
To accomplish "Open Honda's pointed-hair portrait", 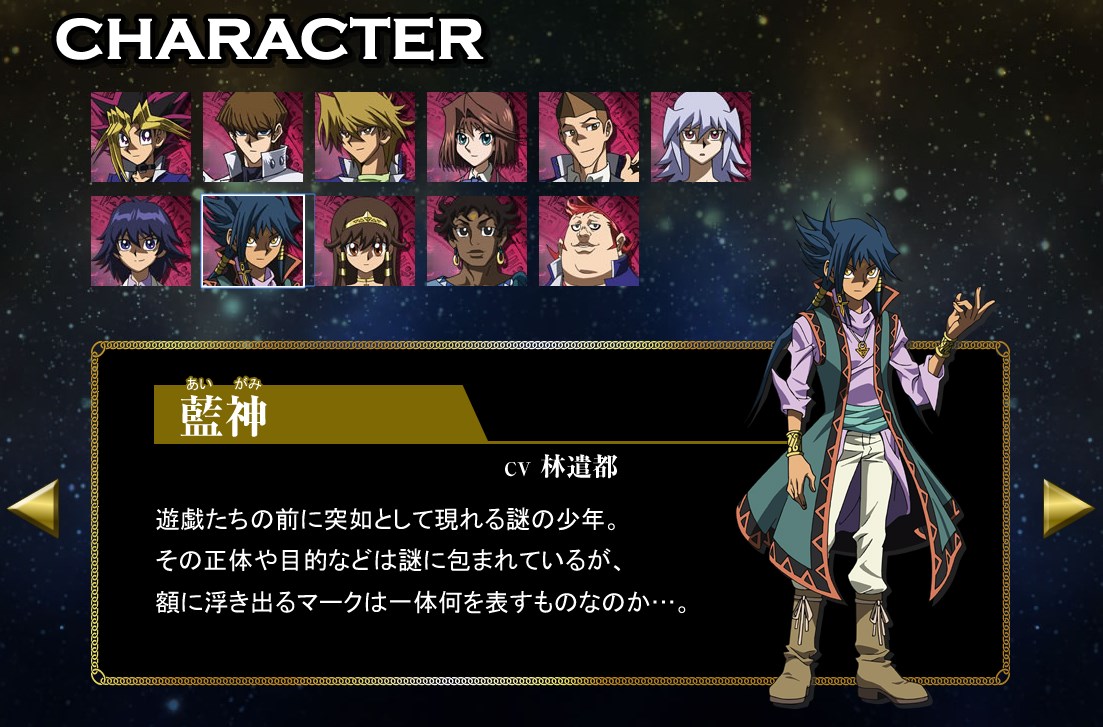I will (588, 137).
